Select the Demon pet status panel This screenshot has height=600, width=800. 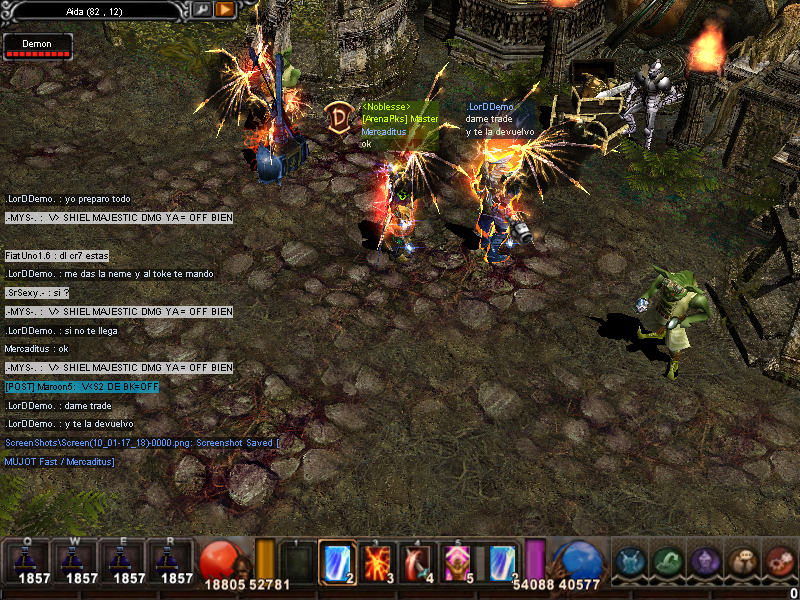tap(38, 47)
